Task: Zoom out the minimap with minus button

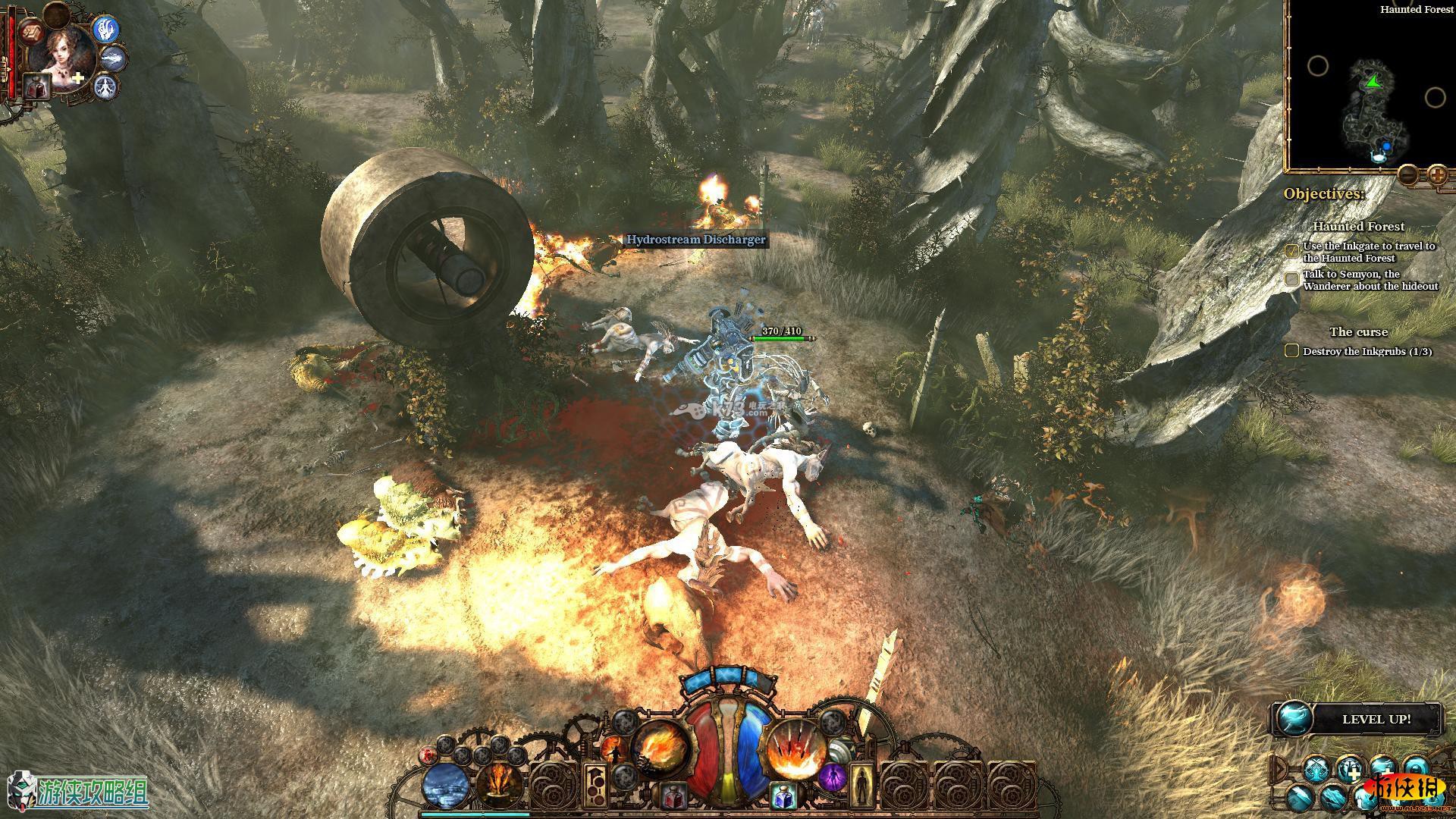Action: point(1407,175)
